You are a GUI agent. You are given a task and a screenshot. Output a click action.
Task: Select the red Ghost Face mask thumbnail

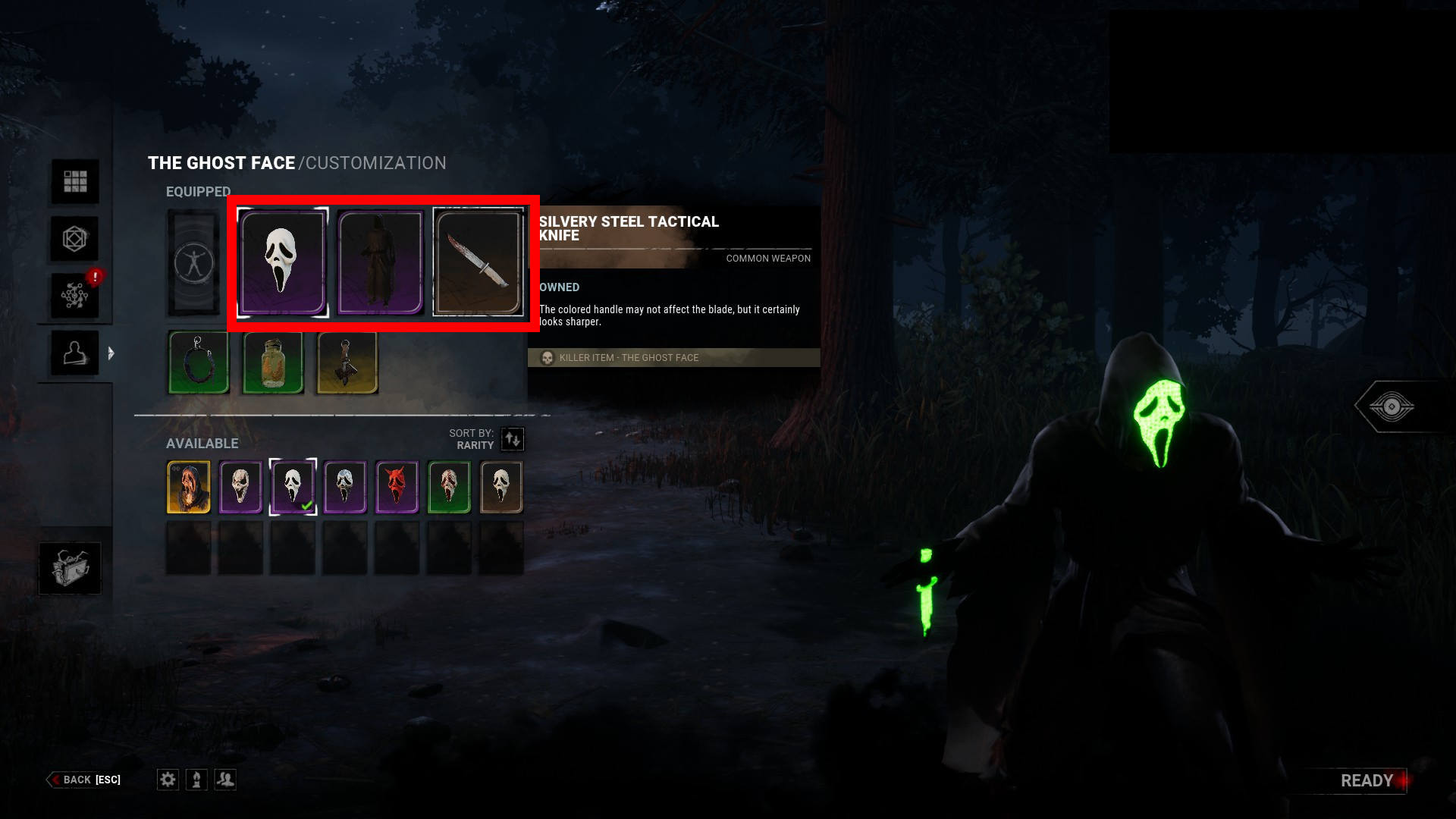[x=397, y=487]
